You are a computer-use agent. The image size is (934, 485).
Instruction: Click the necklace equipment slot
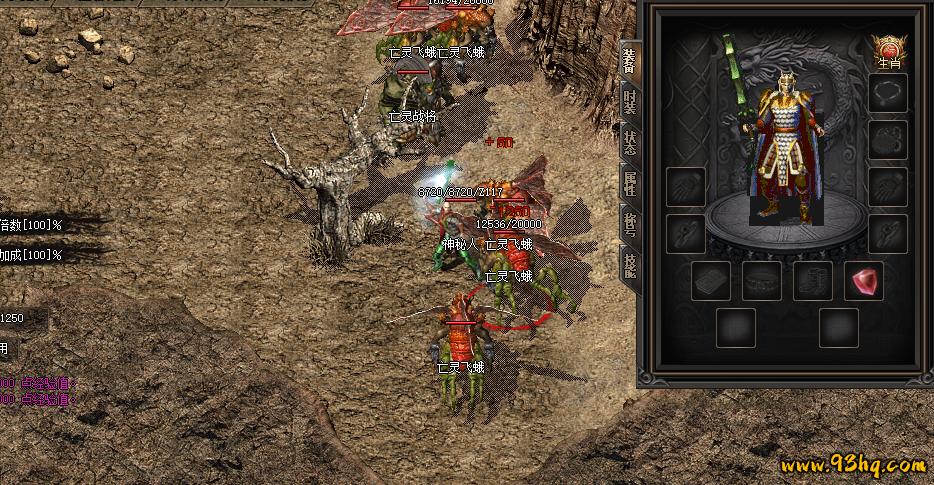(888, 93)
